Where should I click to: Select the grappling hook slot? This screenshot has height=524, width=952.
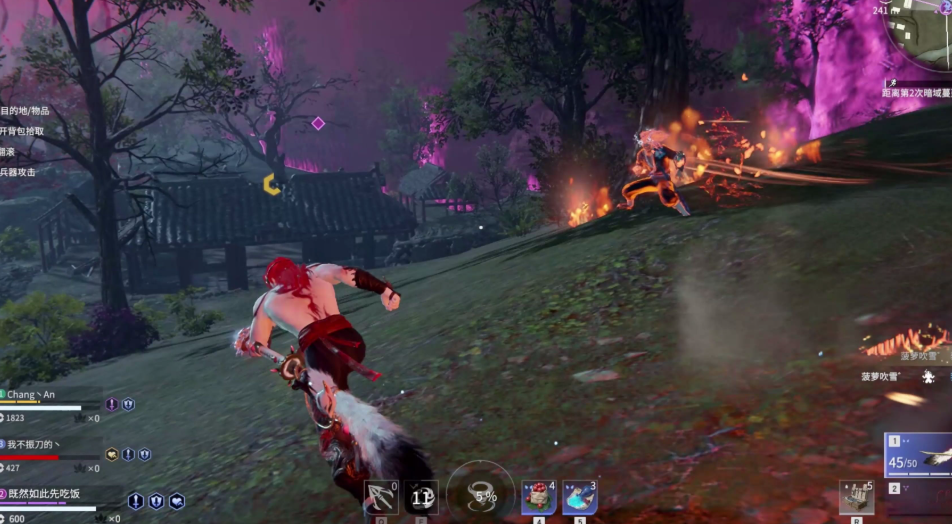coord(380,497)
